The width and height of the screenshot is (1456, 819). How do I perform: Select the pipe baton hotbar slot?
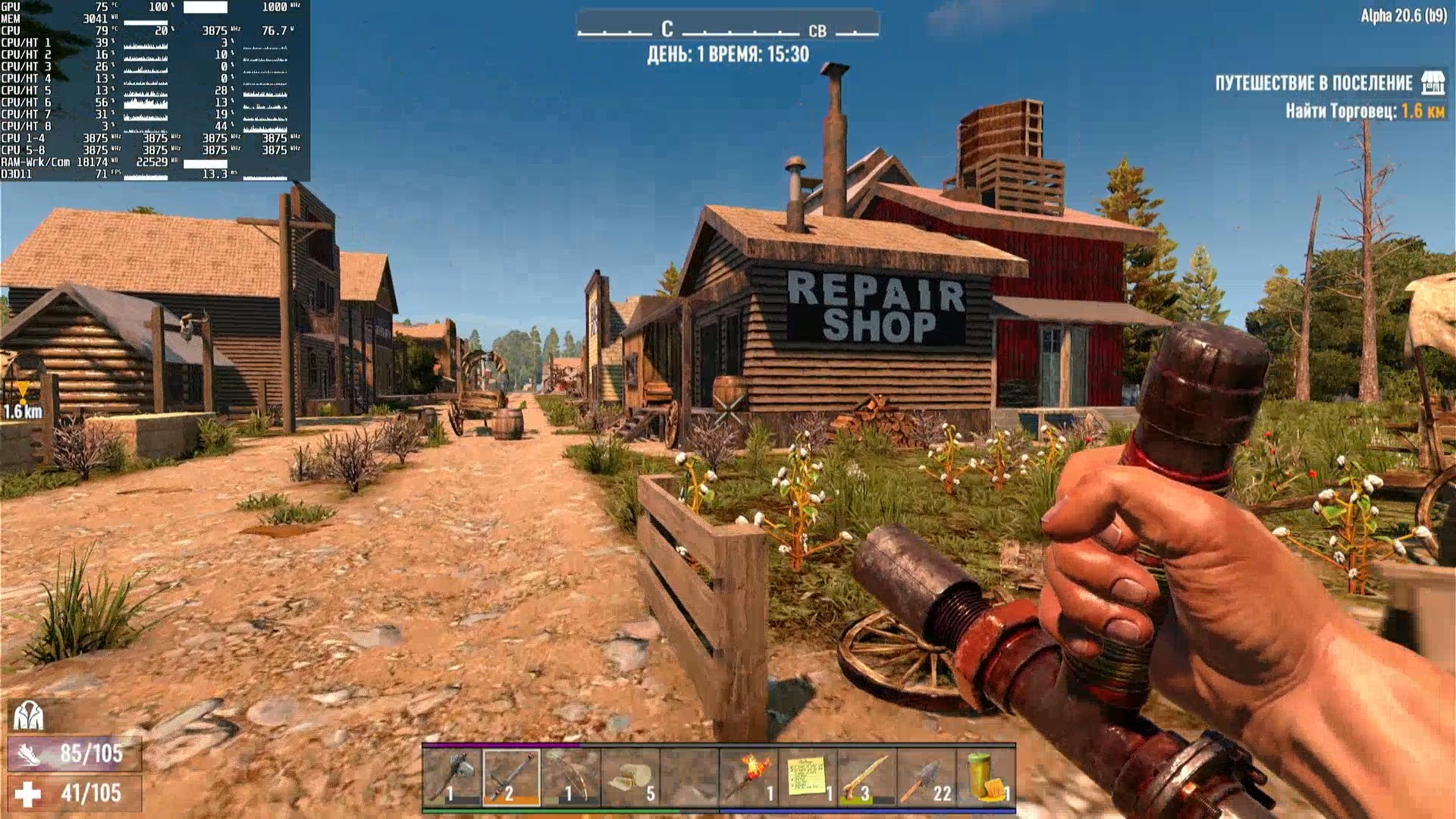coord(511,778)
